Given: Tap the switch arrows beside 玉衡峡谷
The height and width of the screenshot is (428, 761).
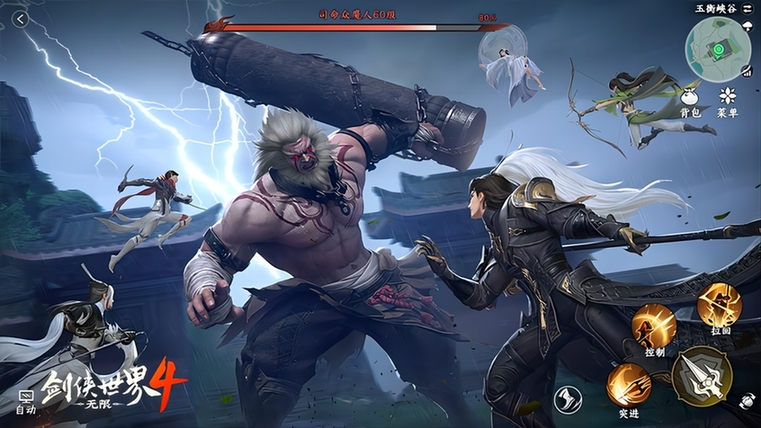Looking at the screenshot, I should coord(749,8).
